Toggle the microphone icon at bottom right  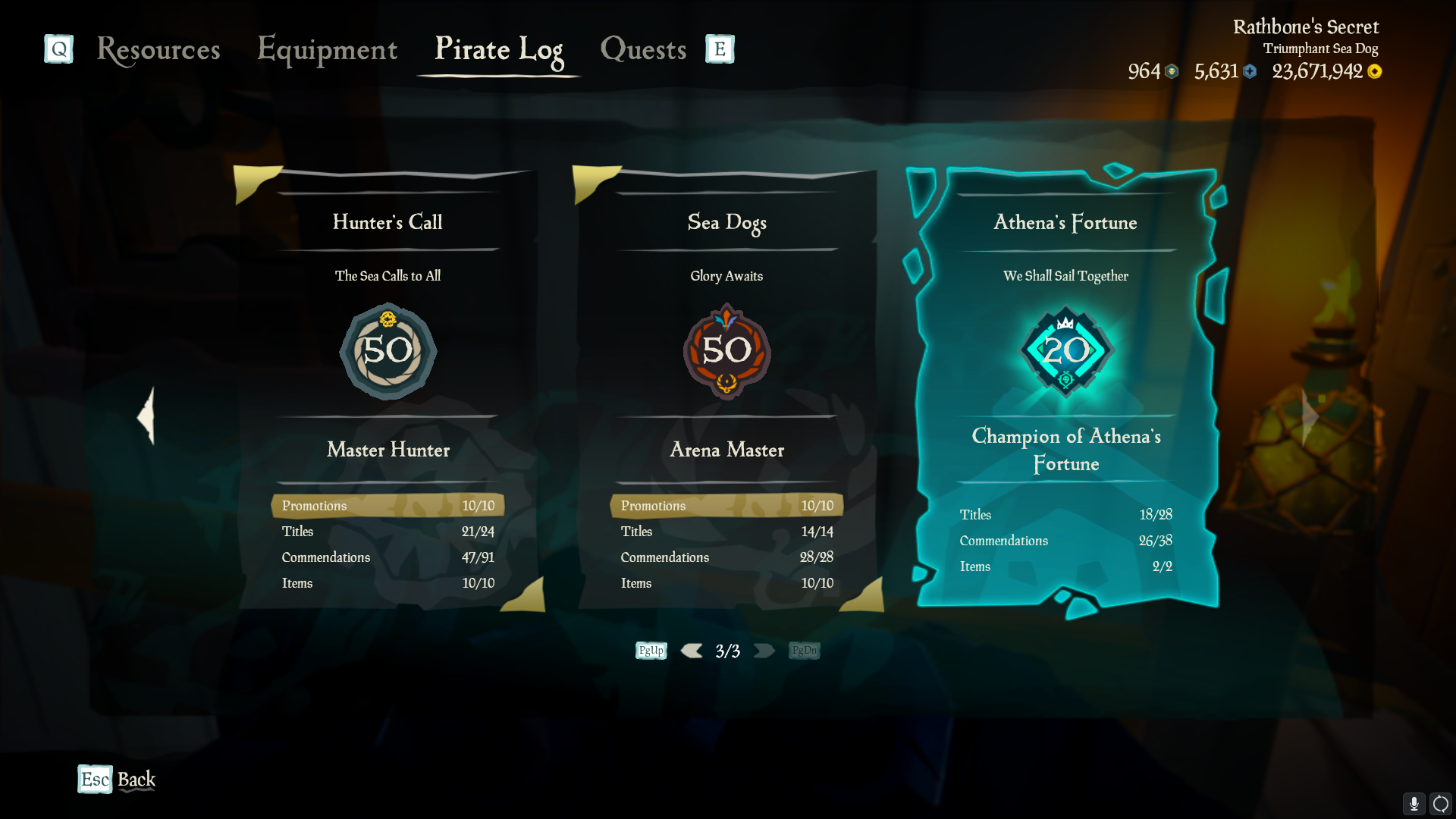point(1414,802)
